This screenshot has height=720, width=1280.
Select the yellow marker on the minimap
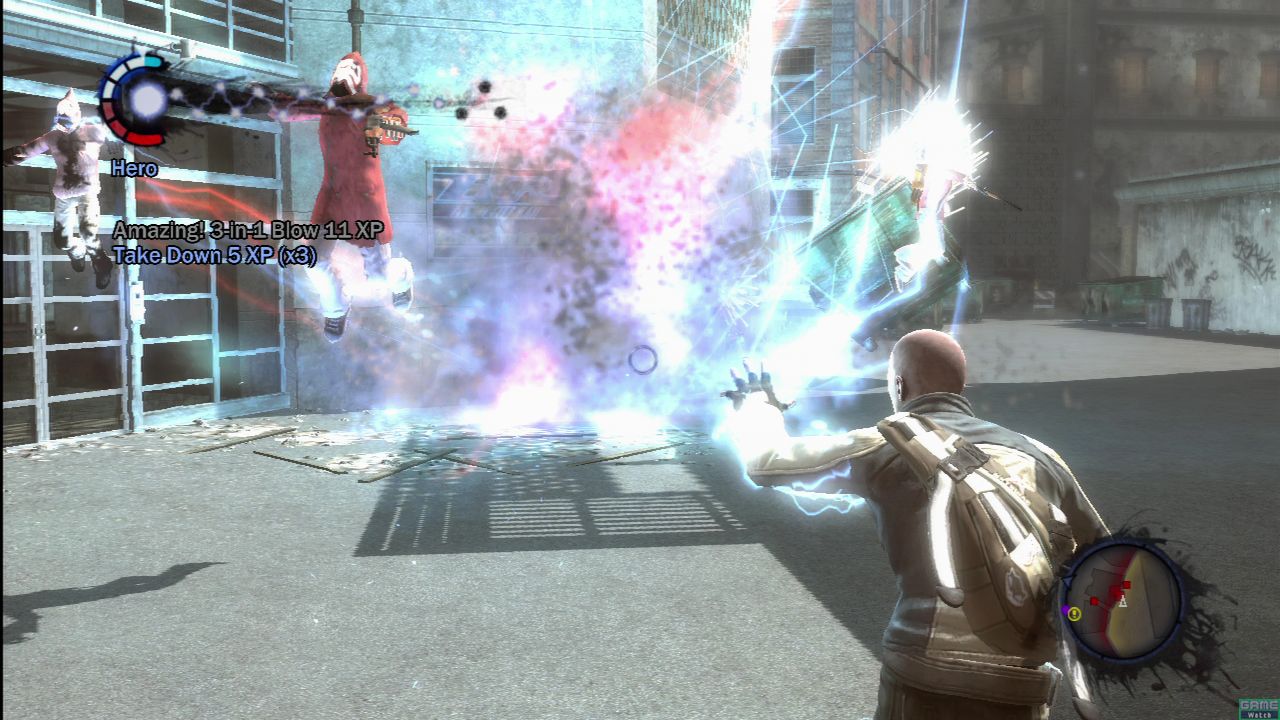click(x=1074, y=613)
